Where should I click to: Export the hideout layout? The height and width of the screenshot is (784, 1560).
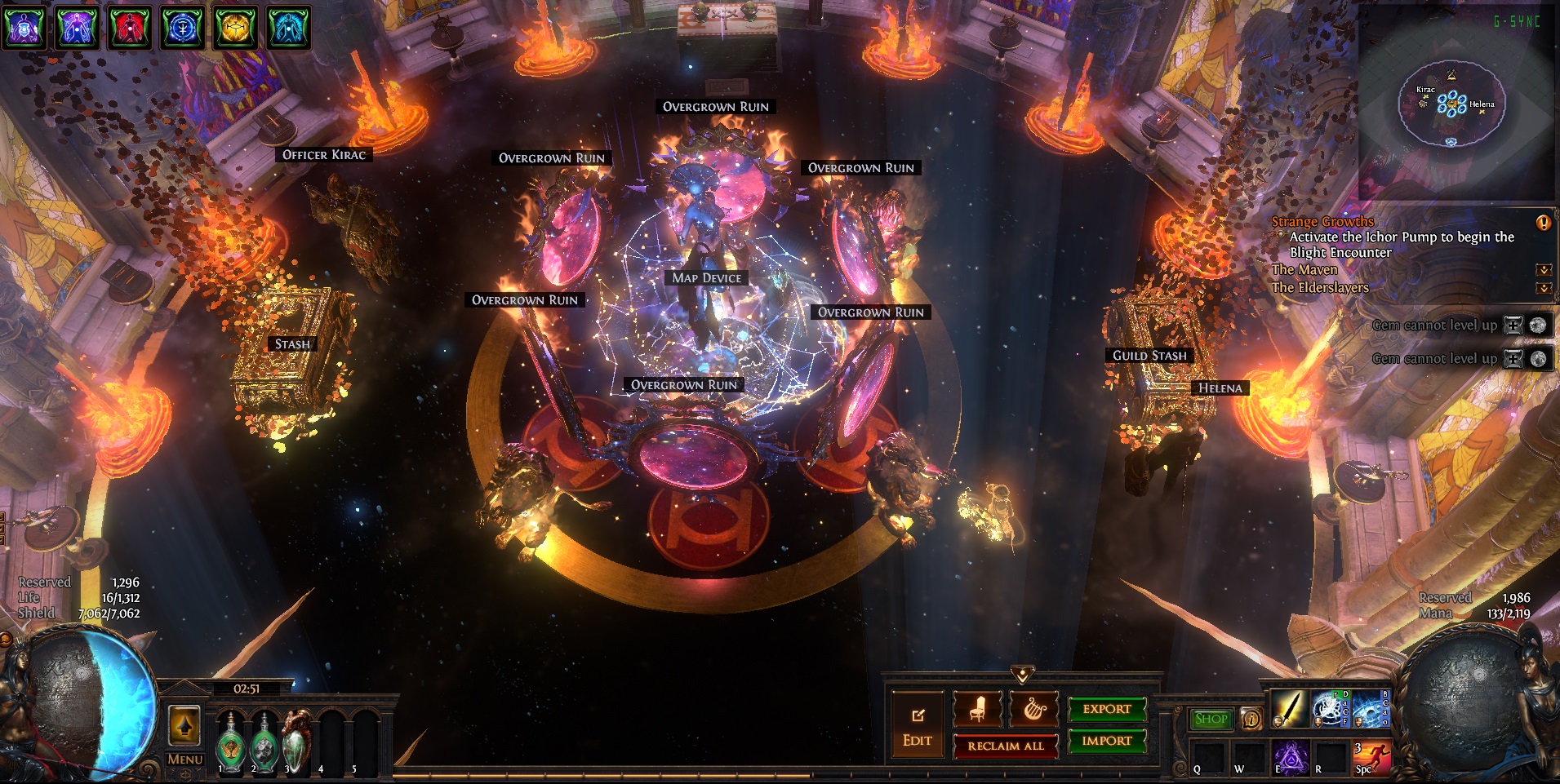click(x=1107, y=710)
